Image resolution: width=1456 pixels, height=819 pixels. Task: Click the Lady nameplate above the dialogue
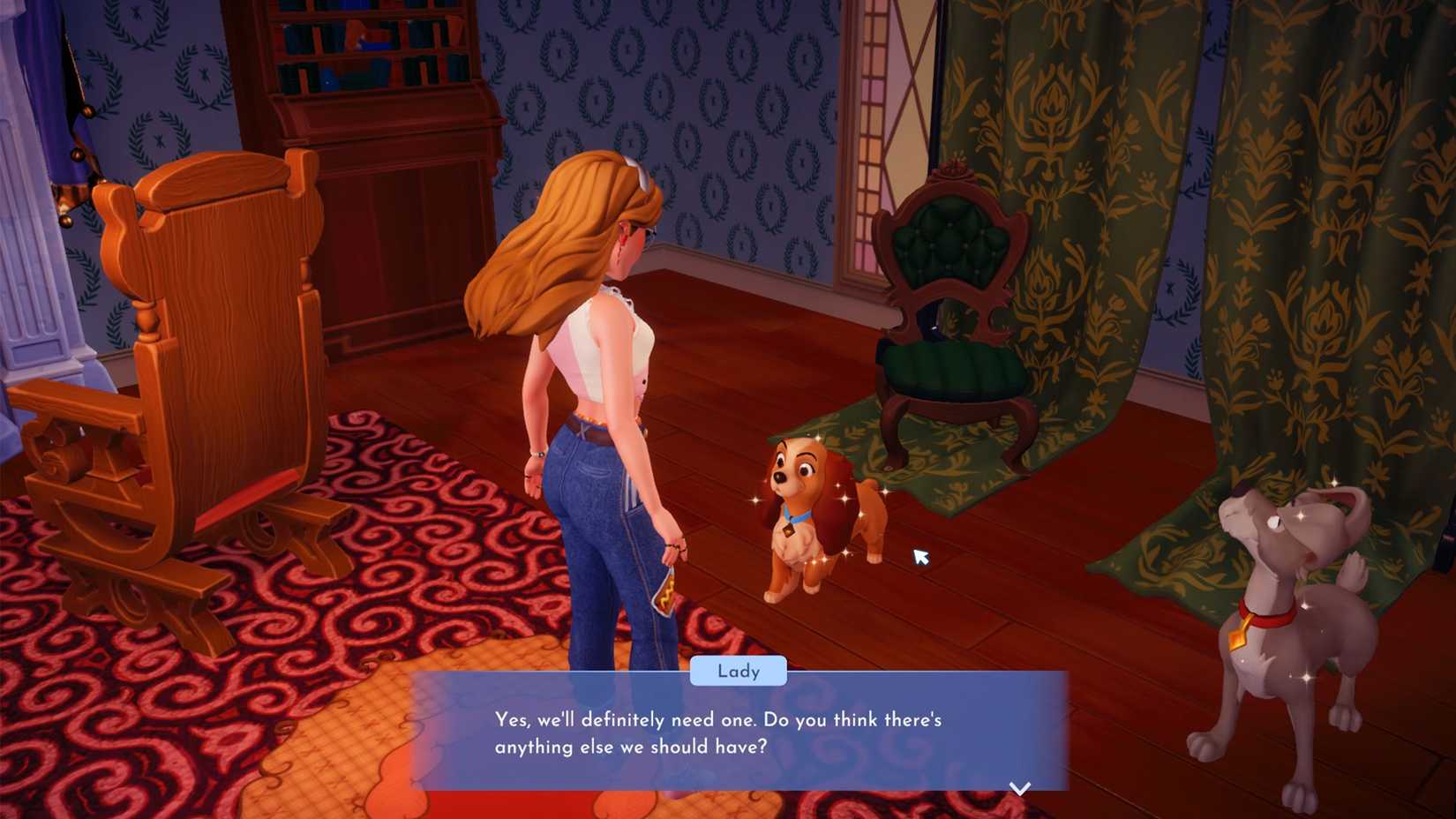pyautogui.click(x=739, y=671)
